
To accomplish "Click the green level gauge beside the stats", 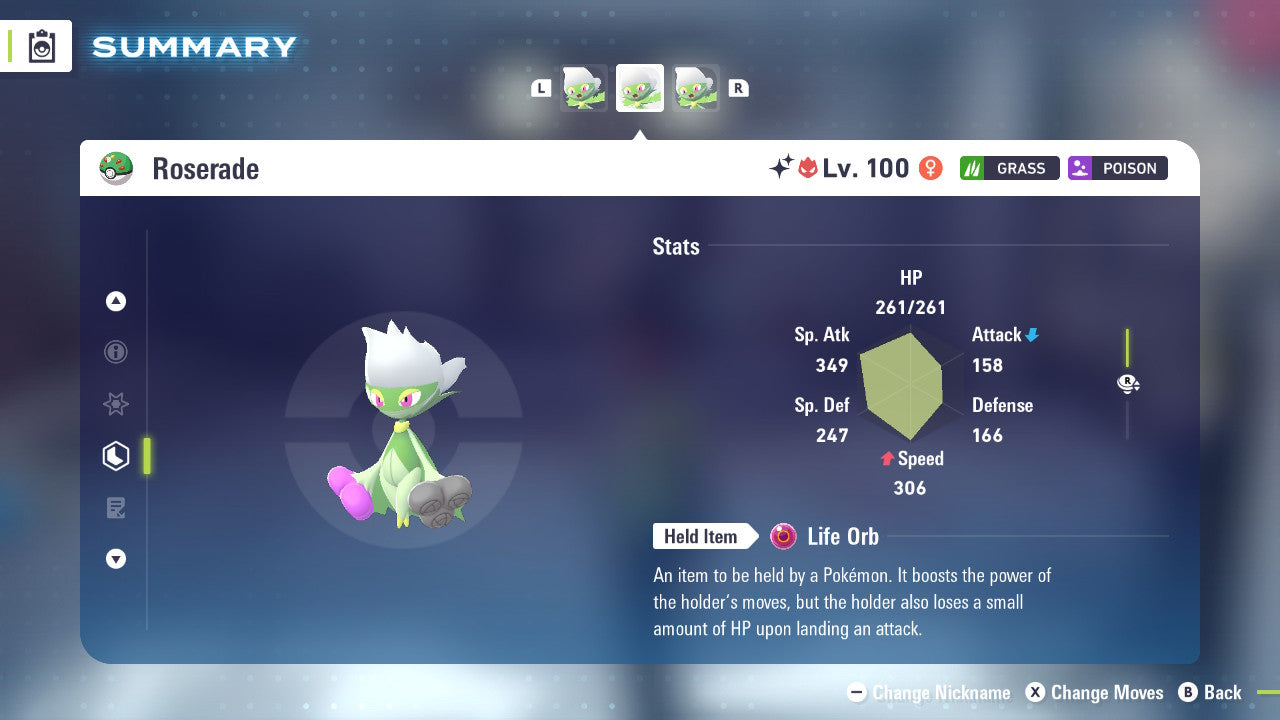I will pyautogui.click(x=1128, y=345).
